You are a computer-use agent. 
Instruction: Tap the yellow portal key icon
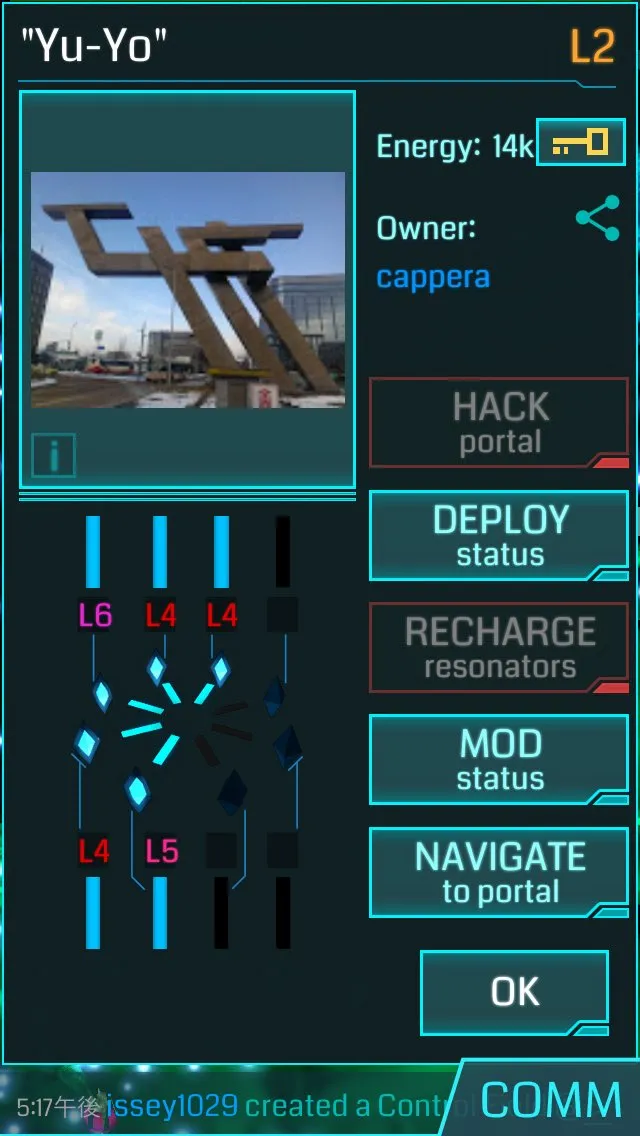coord(581,142)
